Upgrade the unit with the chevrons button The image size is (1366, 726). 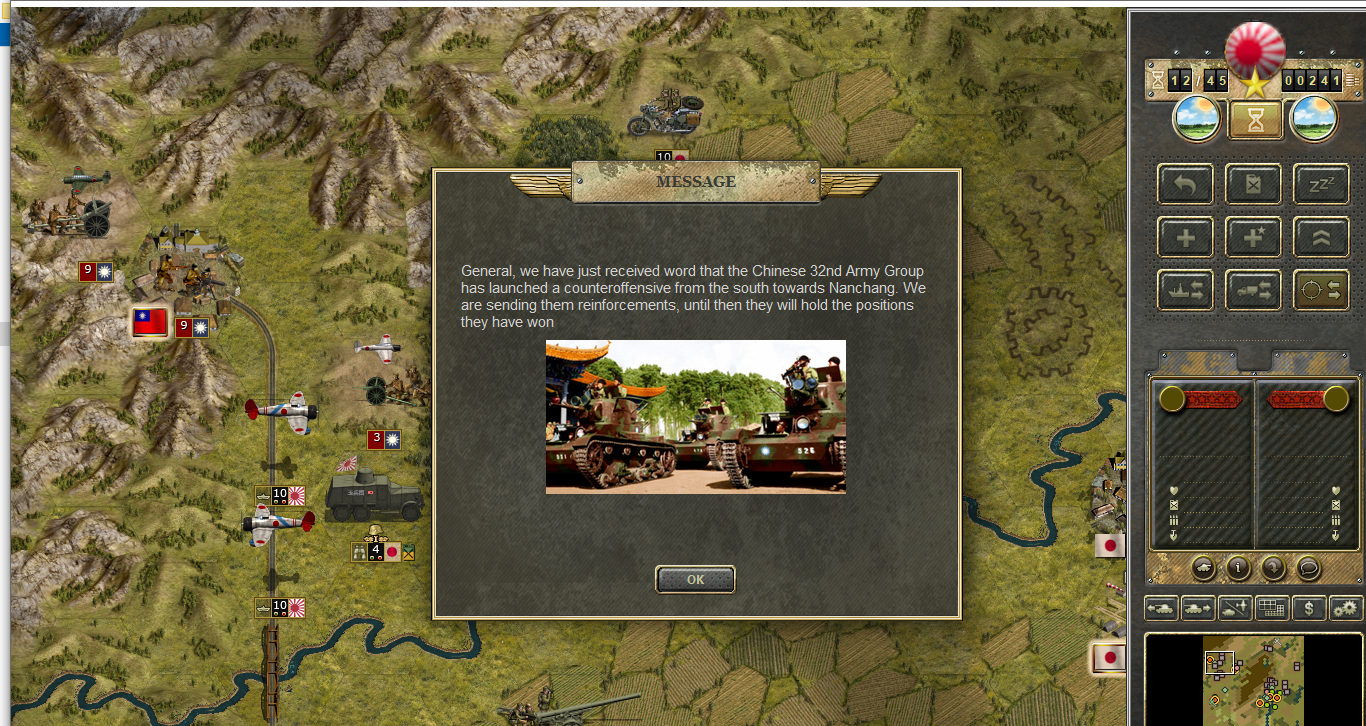click(1321, 237)
